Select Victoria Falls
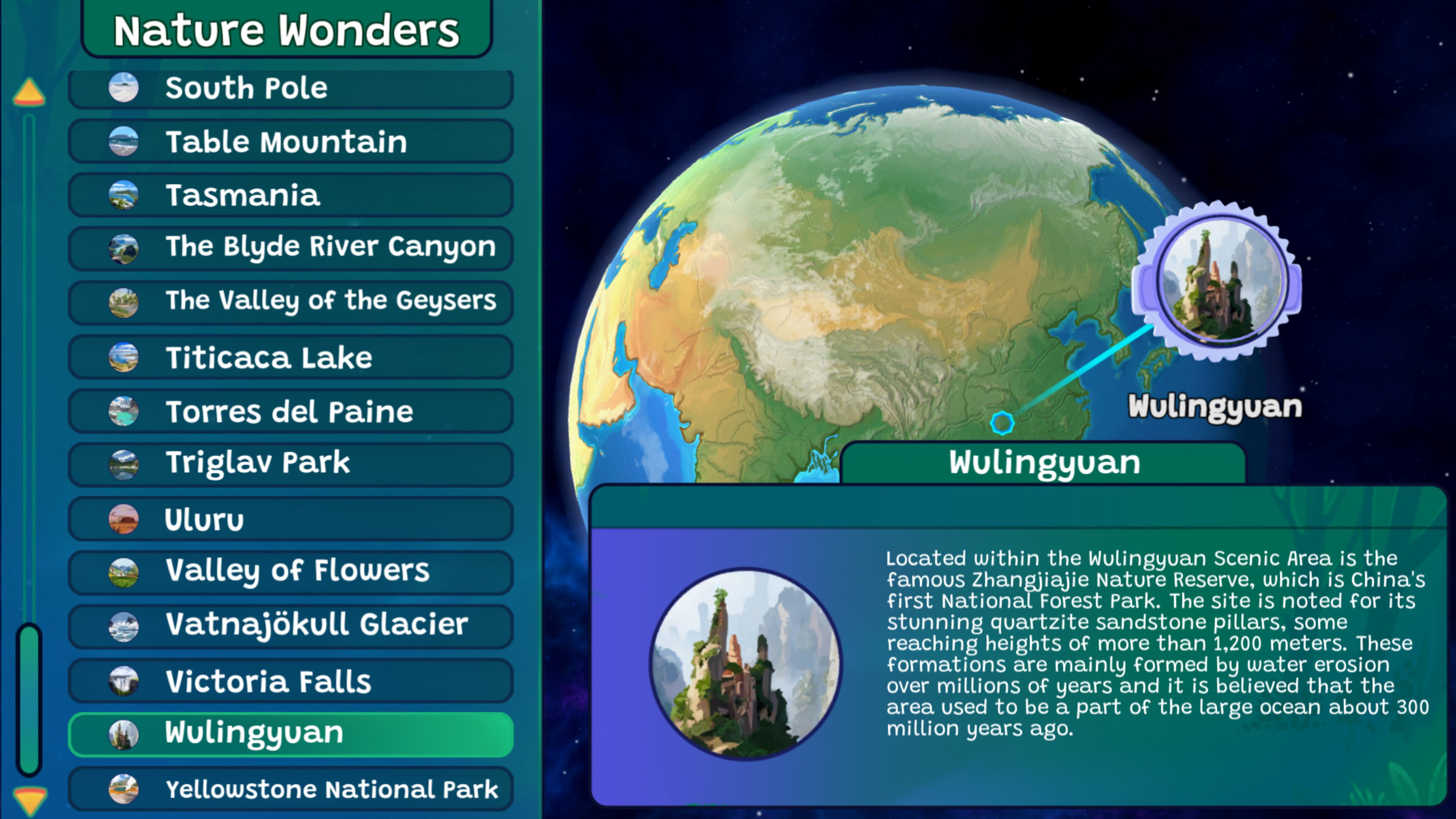The image size is (1456, 819). [x=290, y=681]
